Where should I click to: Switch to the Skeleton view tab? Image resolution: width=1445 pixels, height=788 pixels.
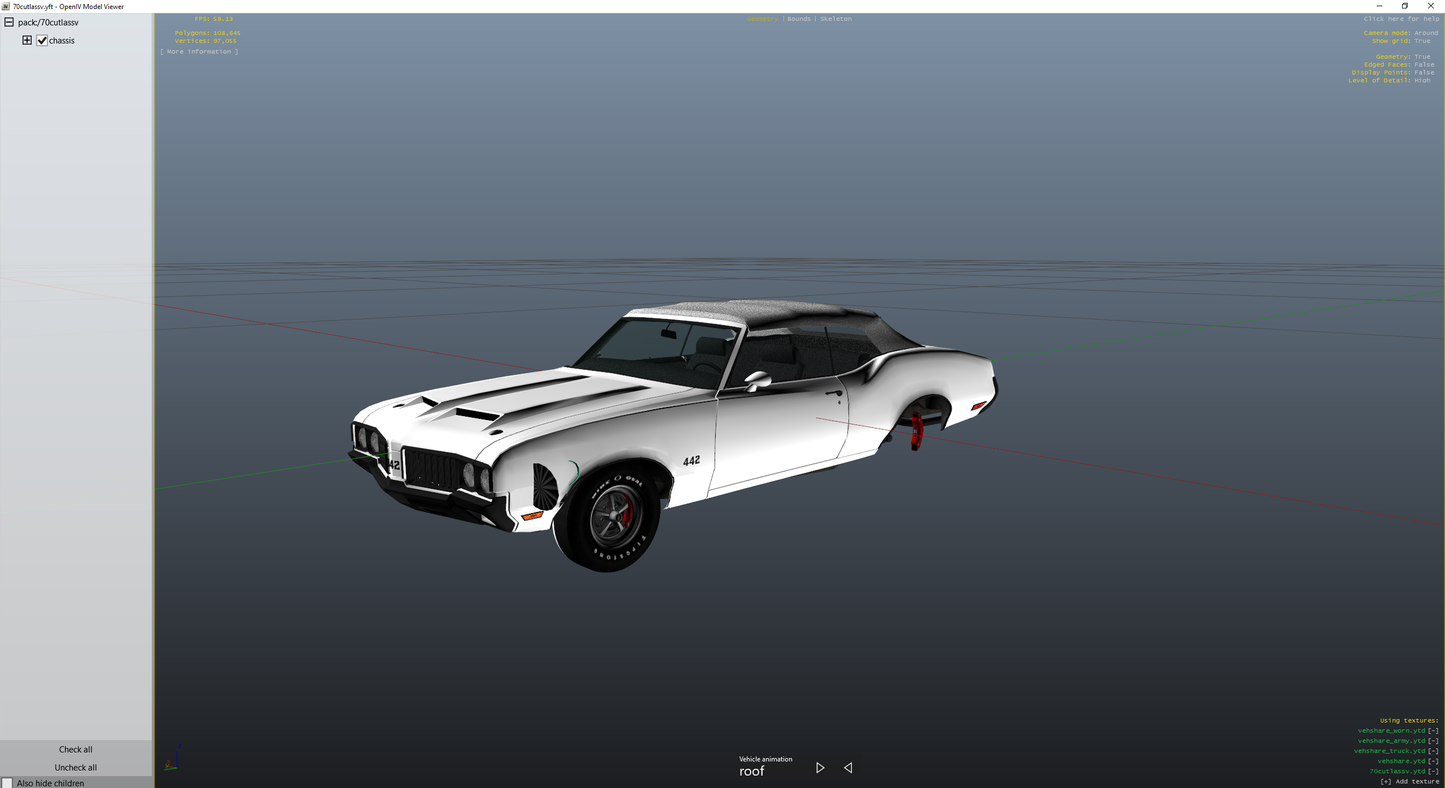pos(834,18)
